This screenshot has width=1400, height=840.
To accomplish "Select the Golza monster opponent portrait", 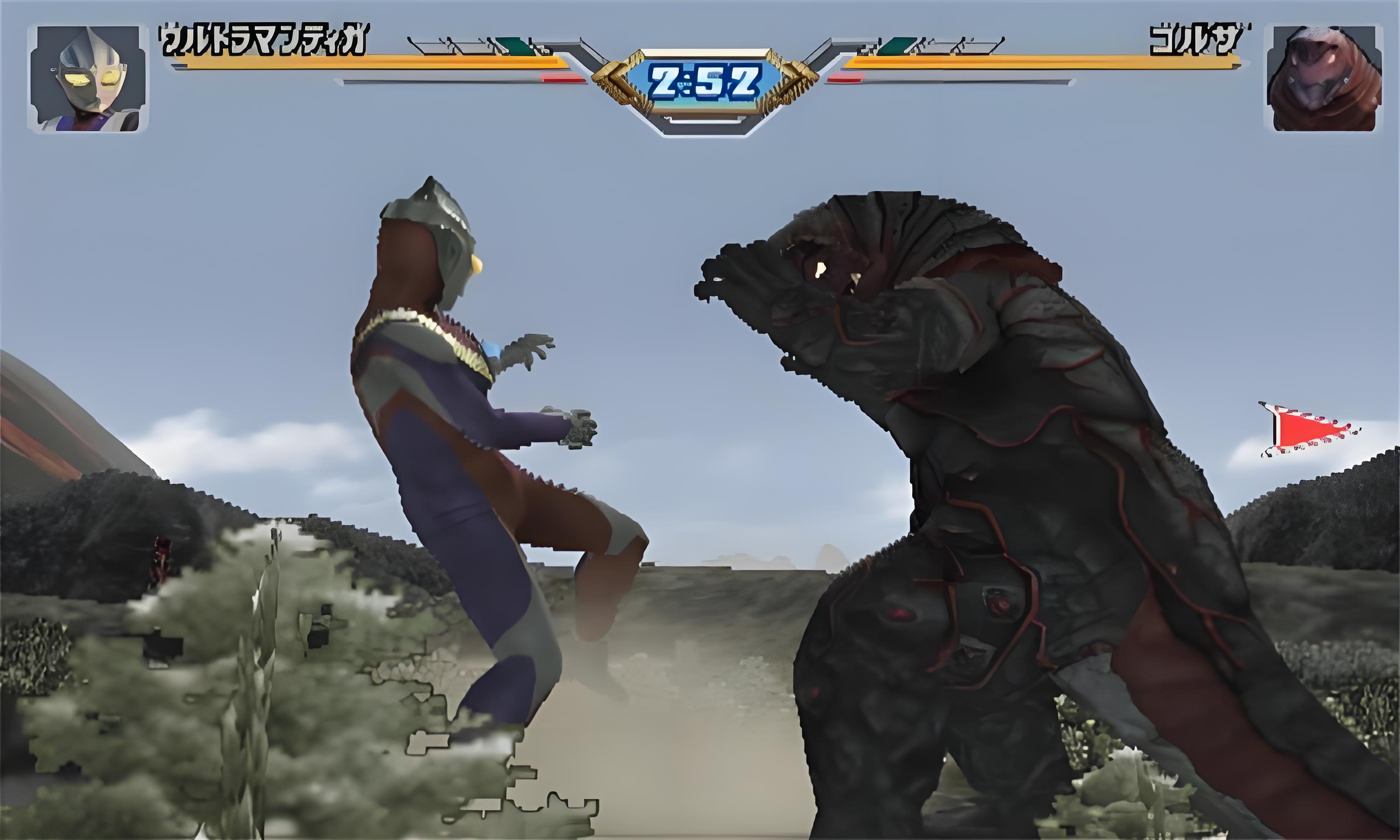I will pos(1323,78).
